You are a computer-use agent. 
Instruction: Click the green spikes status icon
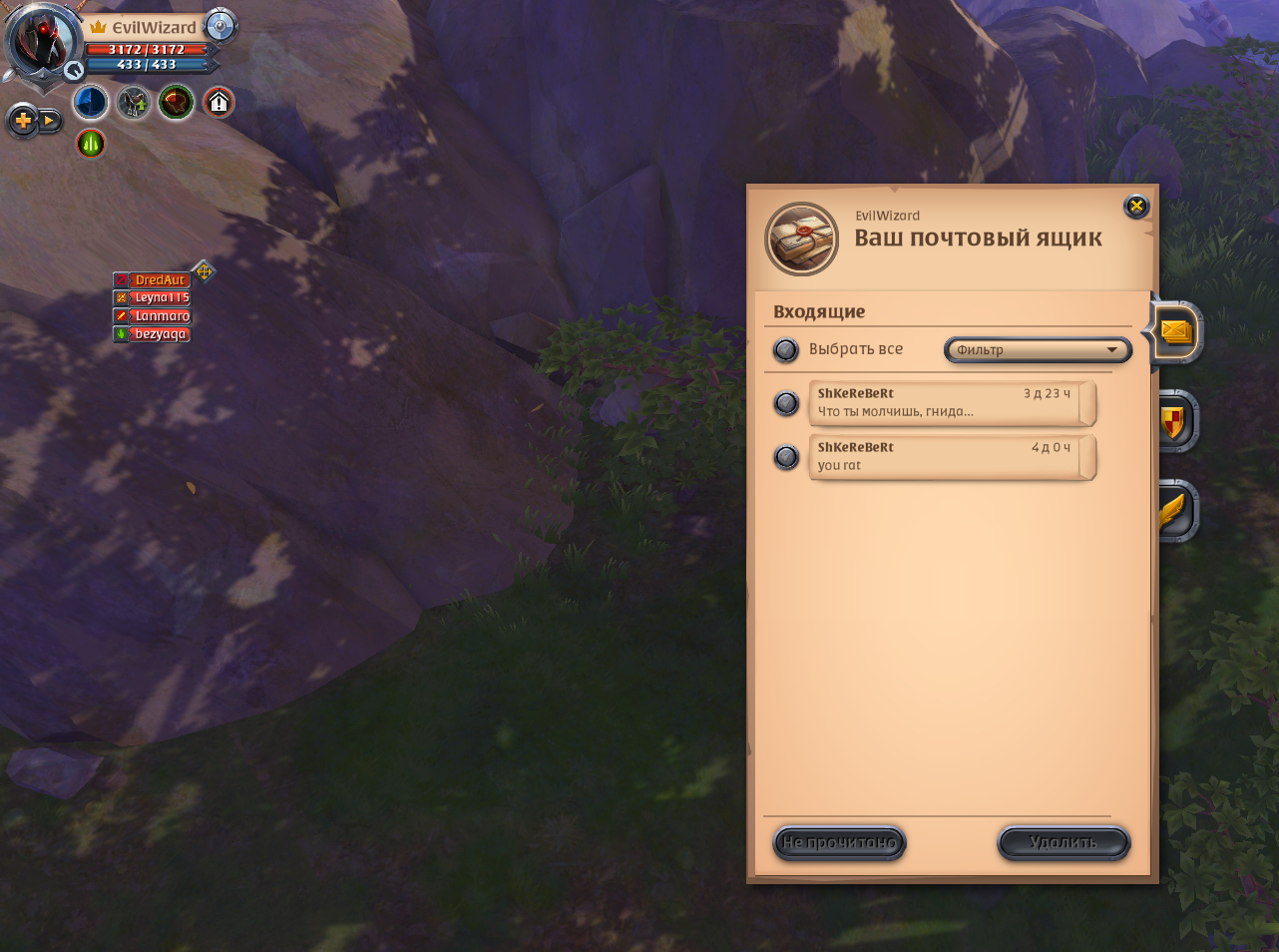(x=91, y=144)
